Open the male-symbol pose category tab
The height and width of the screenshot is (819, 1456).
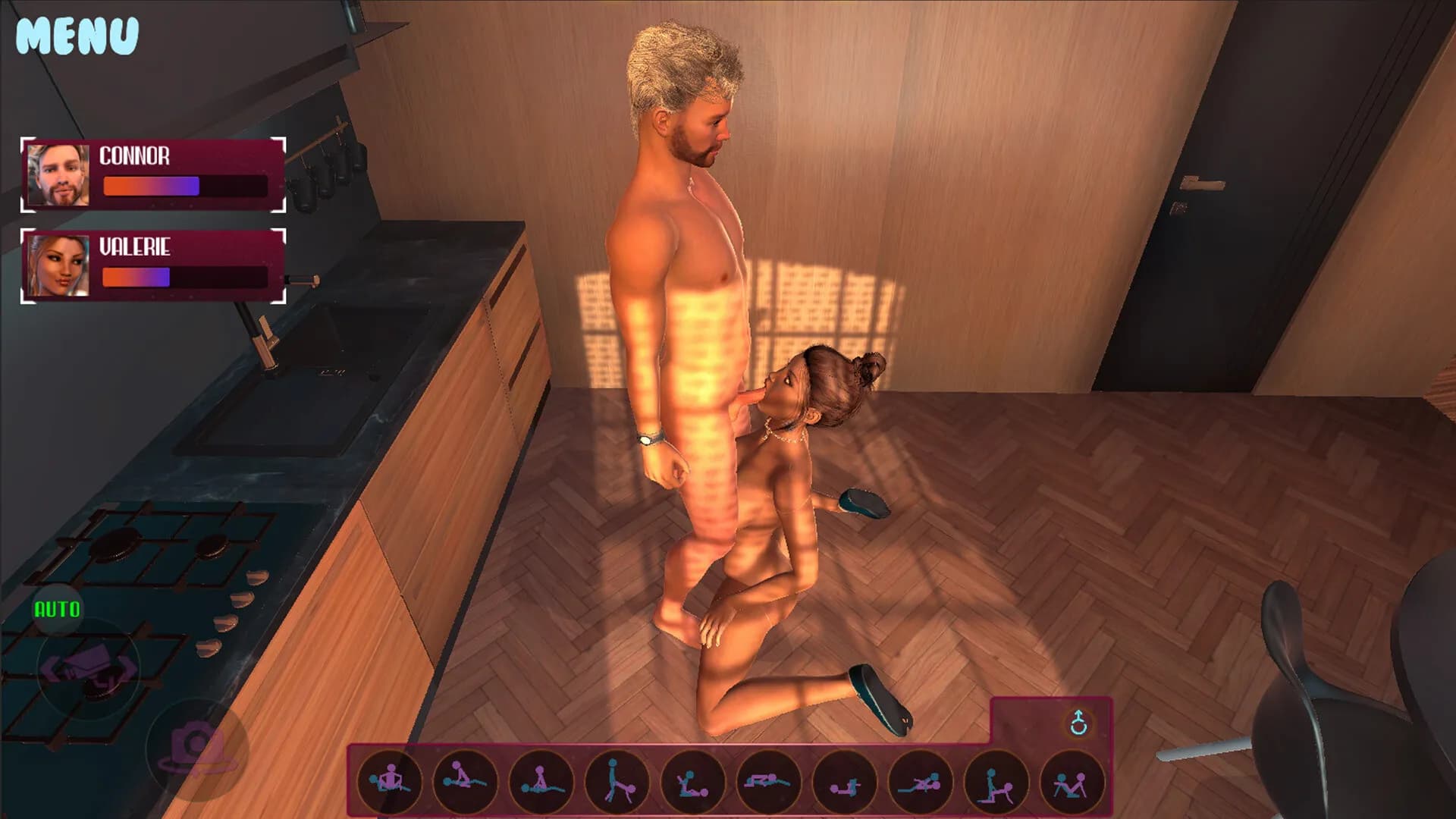tap(1080, 723)
